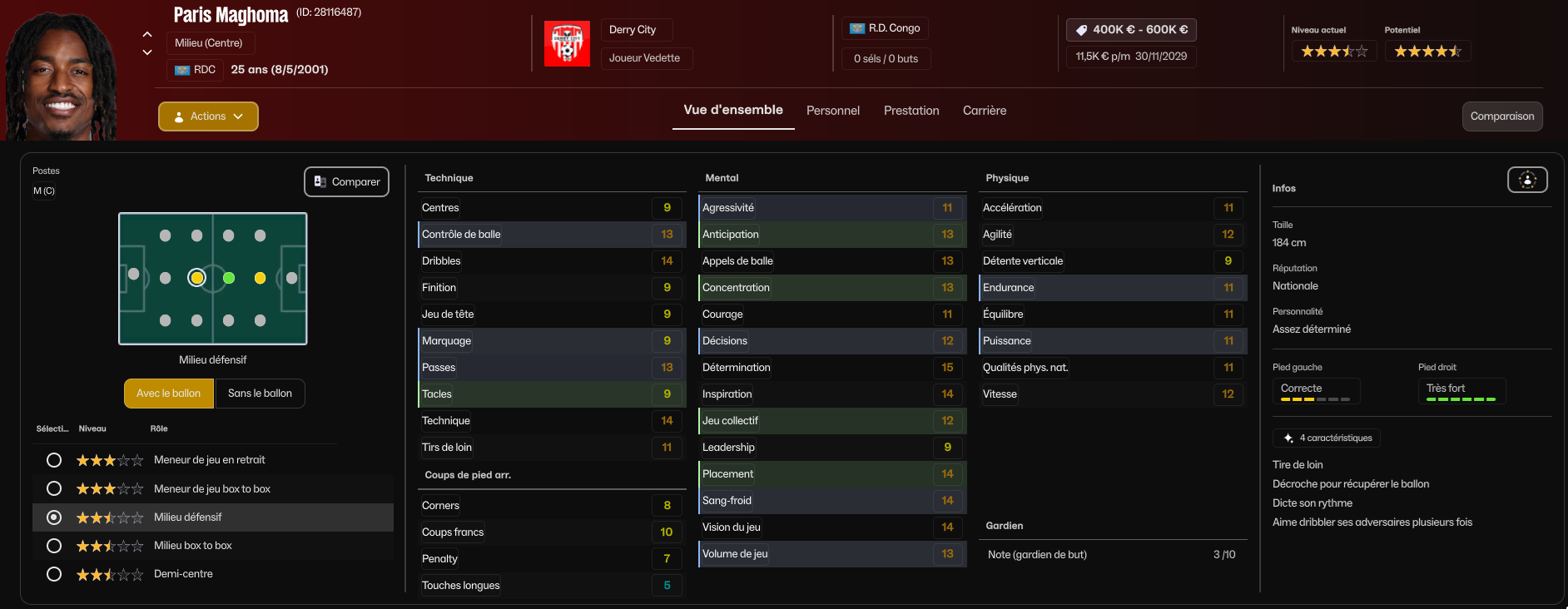Click the Infos panel person icon button
Viewport: 1568px width, 609px height.
(1527, 180)
